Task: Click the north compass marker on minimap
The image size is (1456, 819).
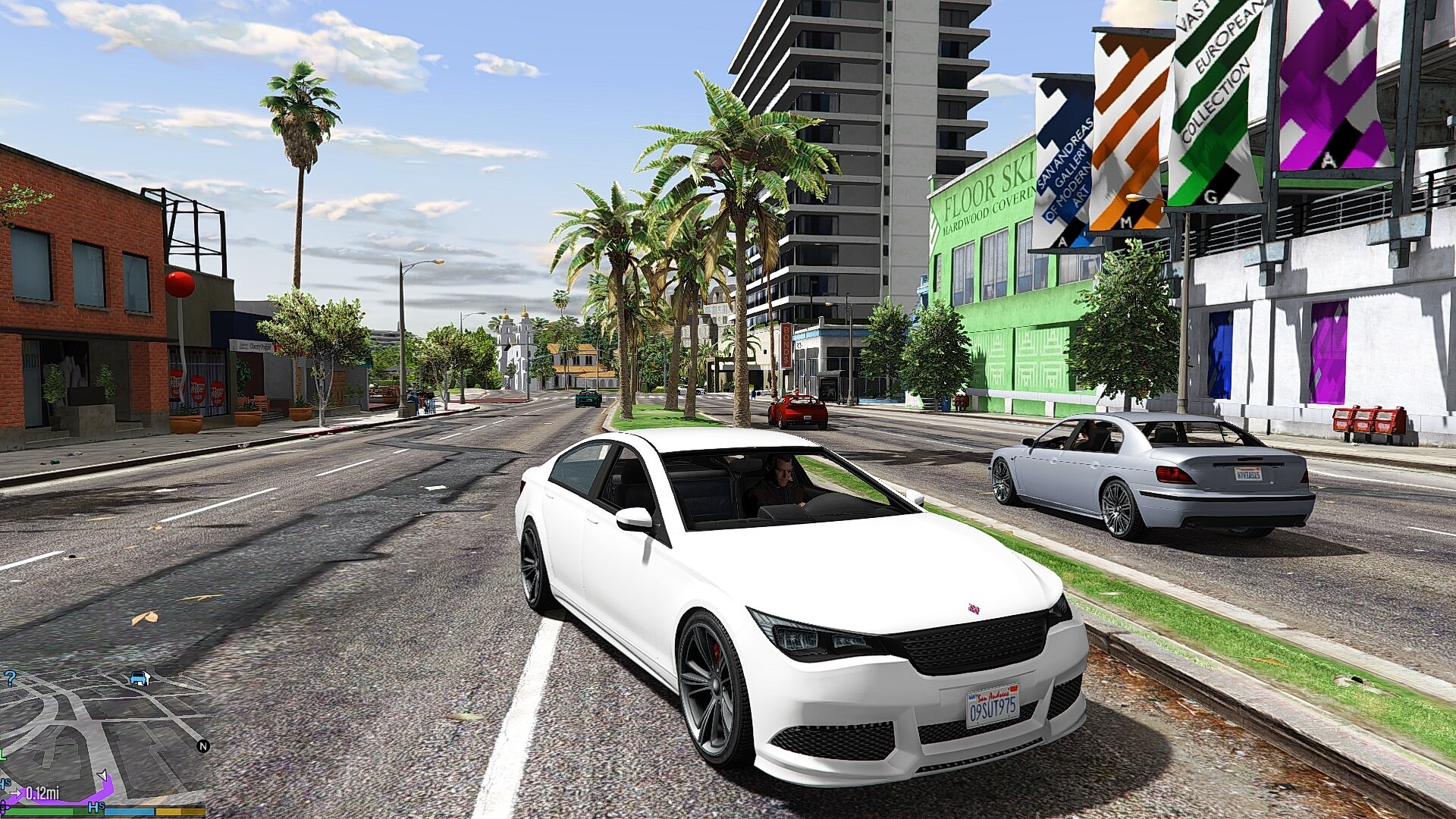Action: tap(202, 746)
